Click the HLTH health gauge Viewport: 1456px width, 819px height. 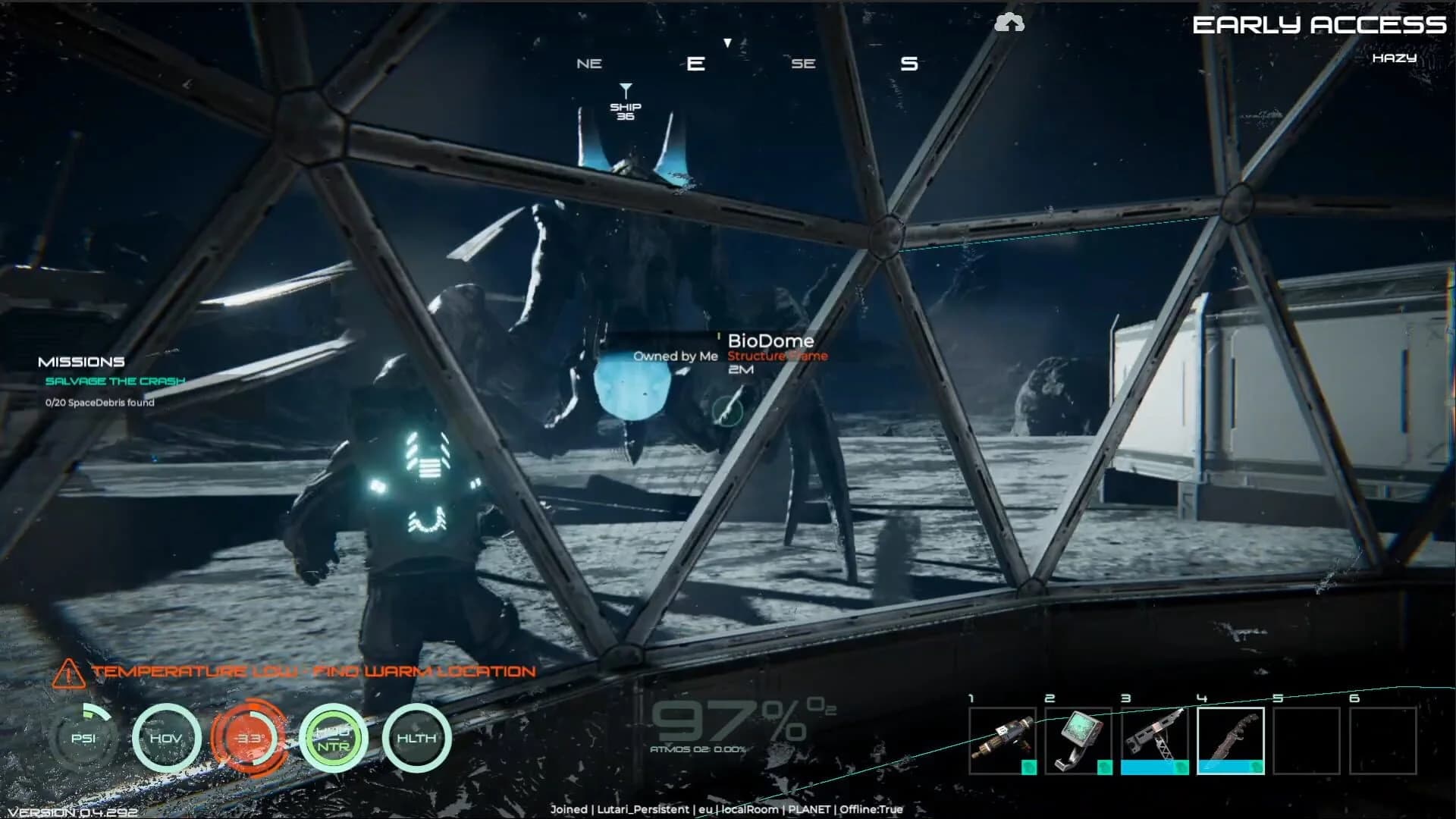coord(416,737)
